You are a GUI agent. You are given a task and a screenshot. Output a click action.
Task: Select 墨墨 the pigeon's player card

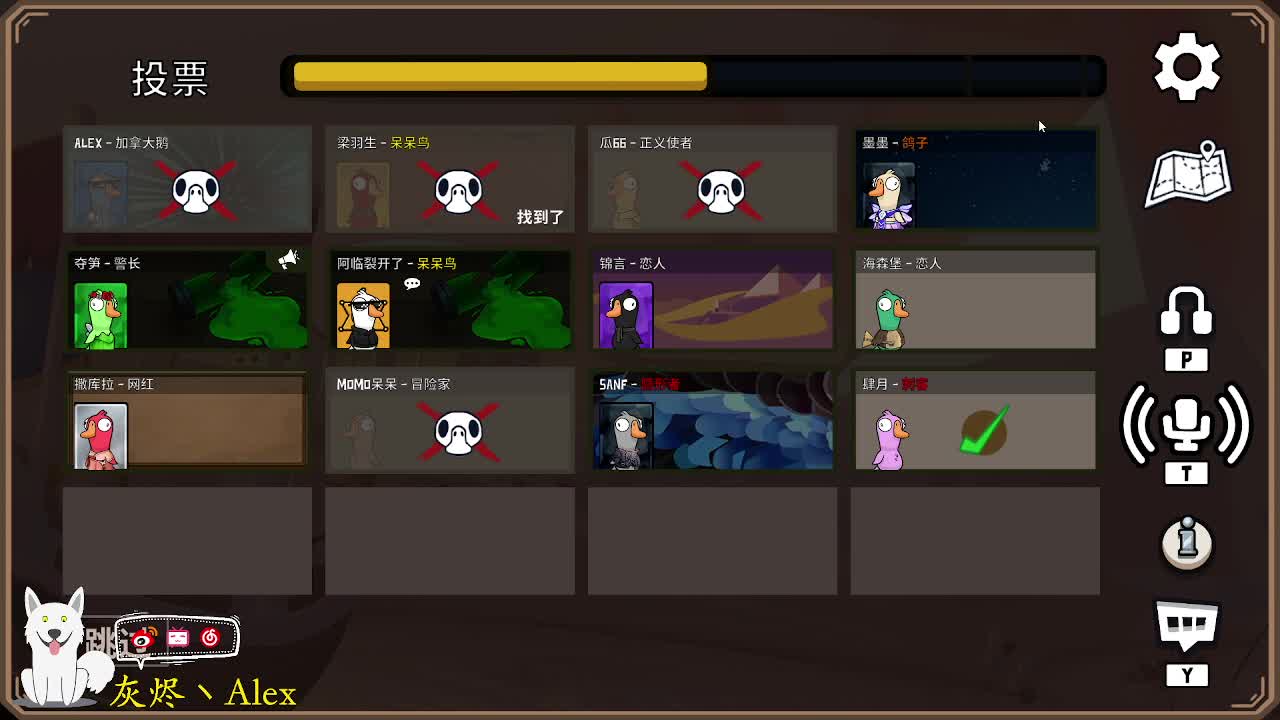tap(975, 180)
